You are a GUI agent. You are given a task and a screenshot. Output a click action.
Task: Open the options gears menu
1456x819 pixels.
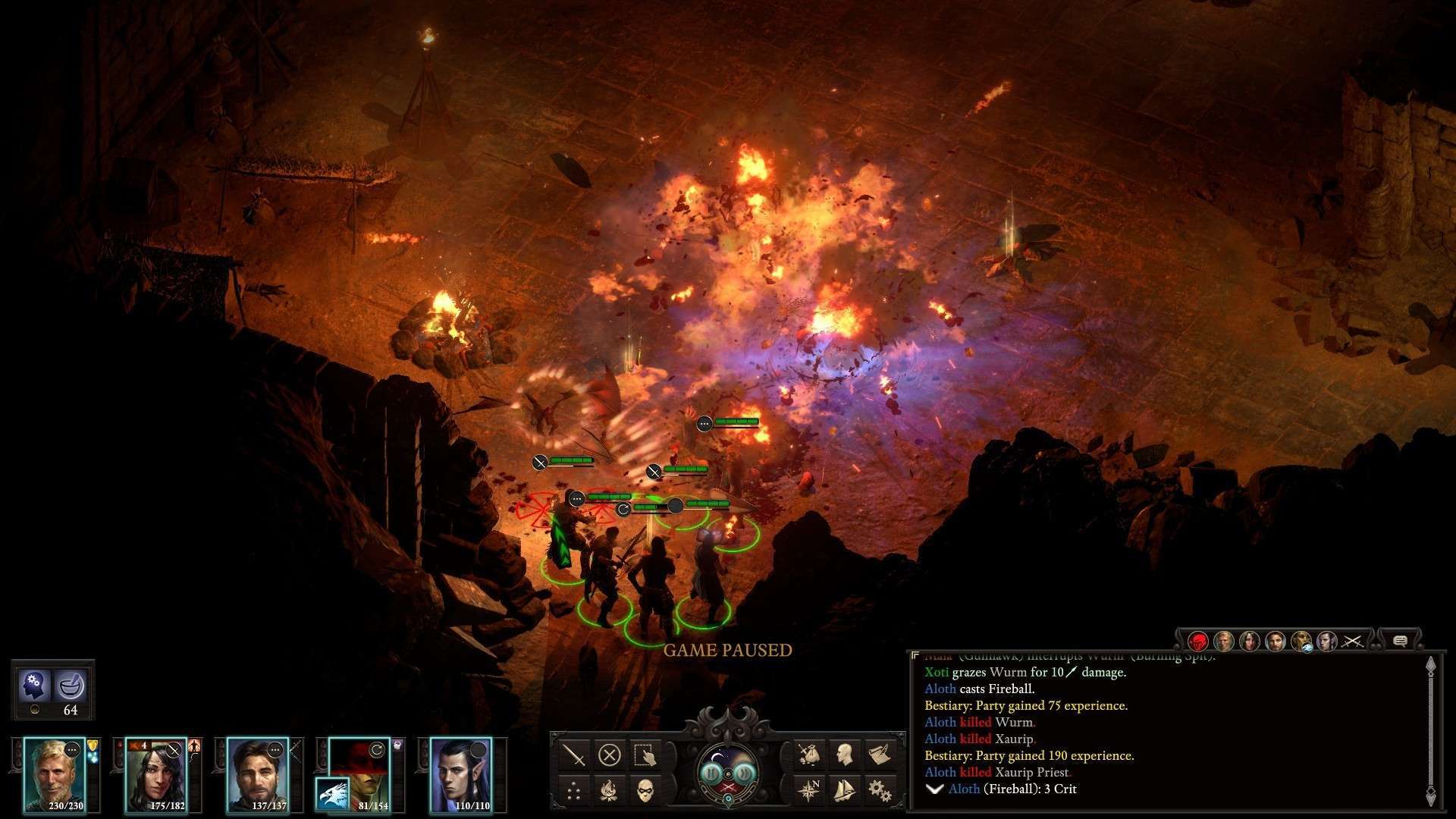tap(880, 791)
